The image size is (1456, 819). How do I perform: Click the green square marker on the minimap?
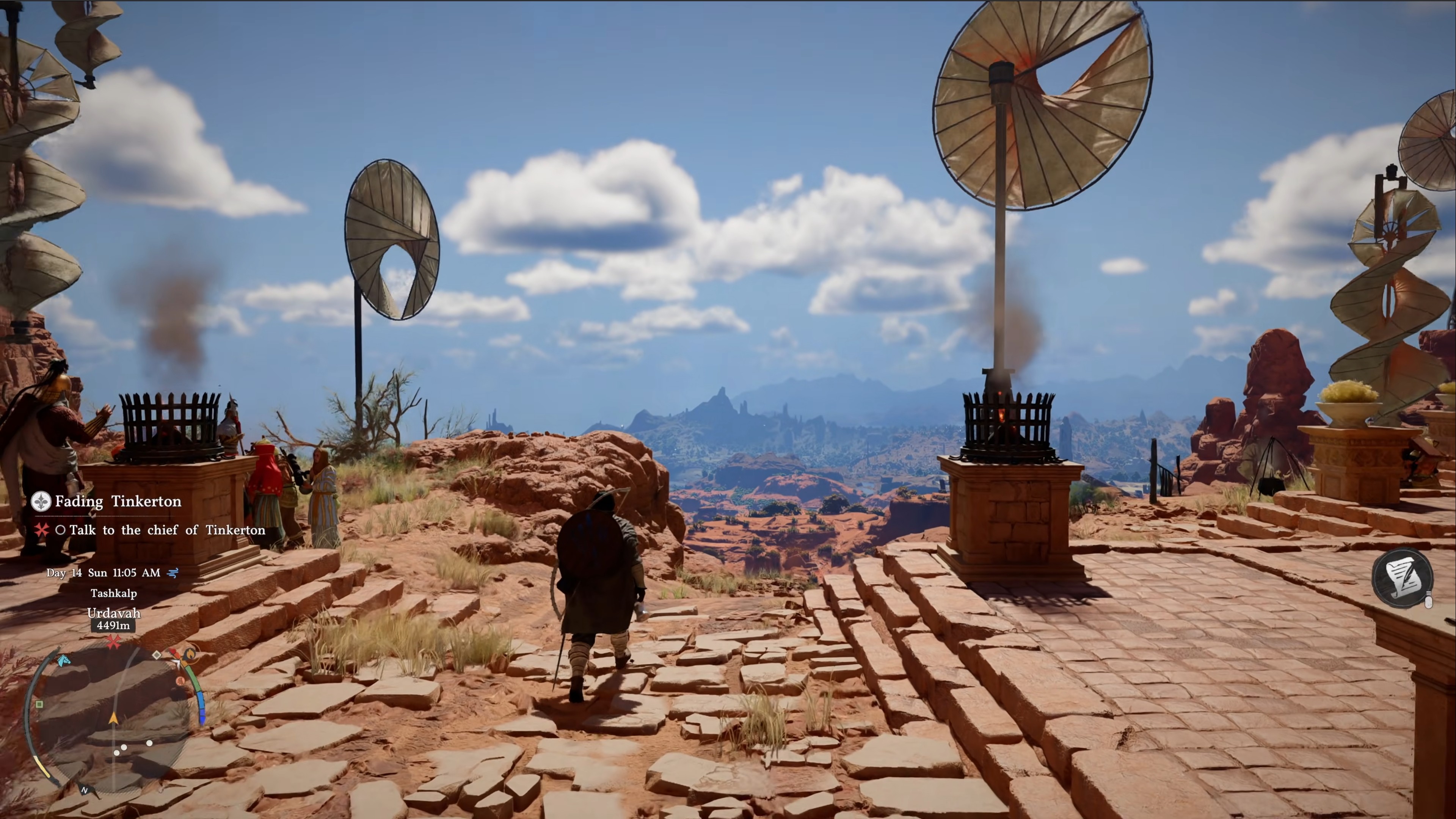click(x=39, y=704)
